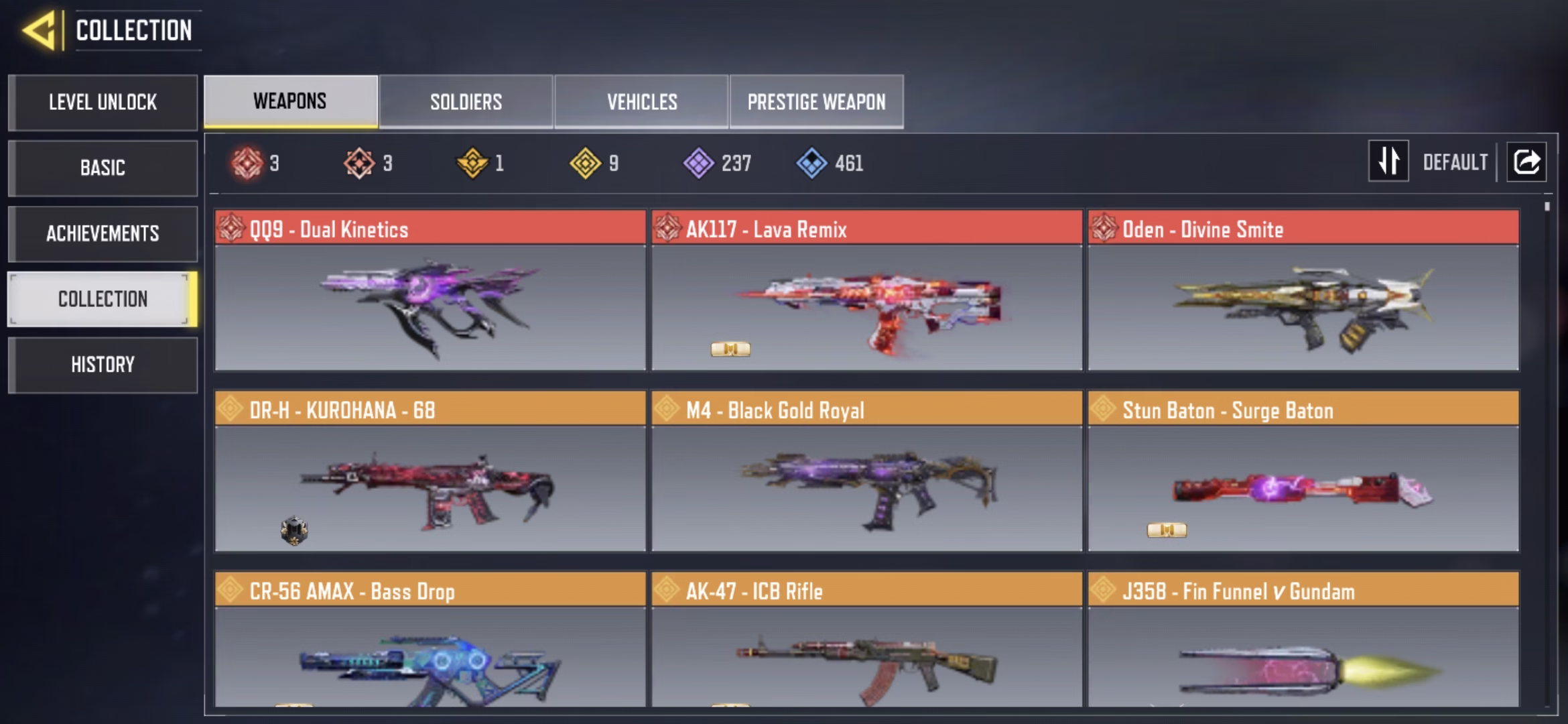This screenshot has width=1568, height=724.
Task: Open the History section
Action: 103,365
